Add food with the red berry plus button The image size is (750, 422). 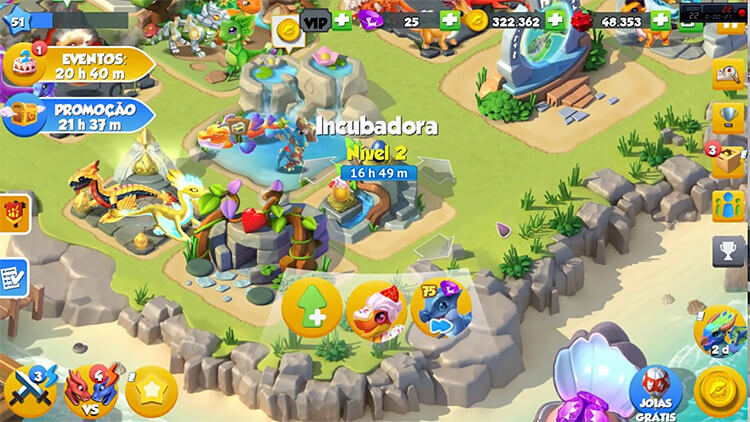pos(661,20)
